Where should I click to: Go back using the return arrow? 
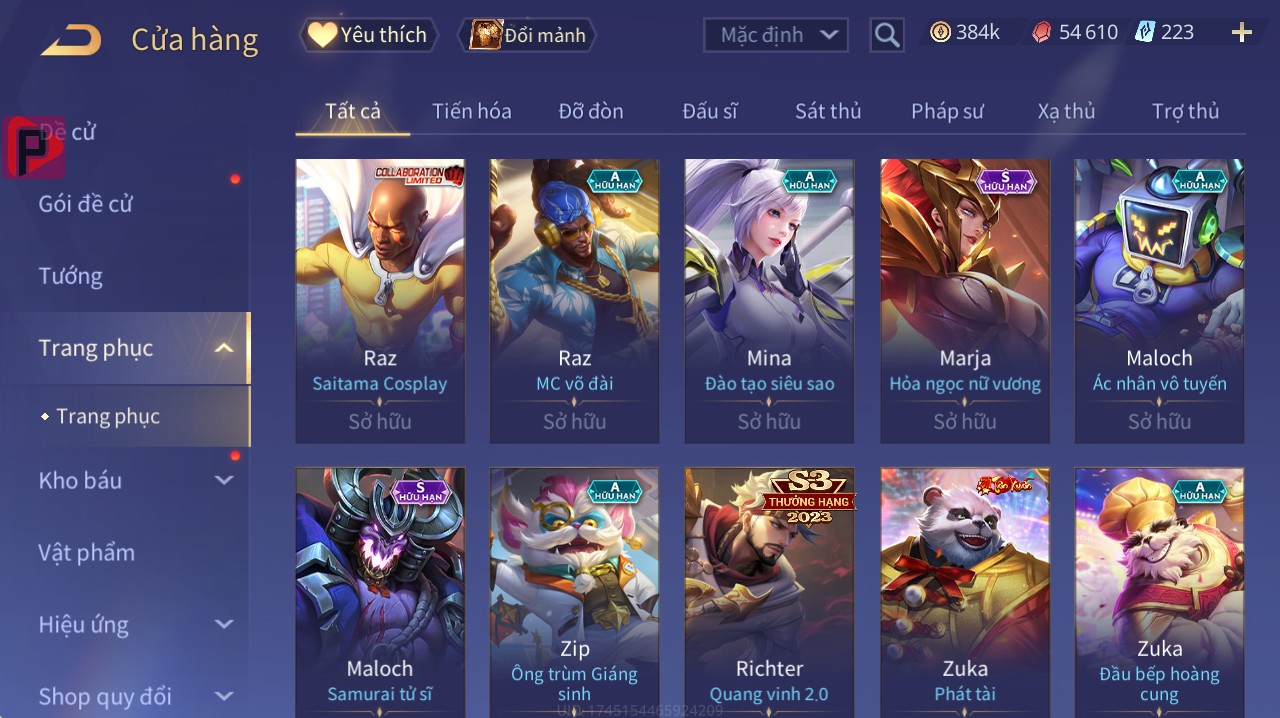click(71, 40)
